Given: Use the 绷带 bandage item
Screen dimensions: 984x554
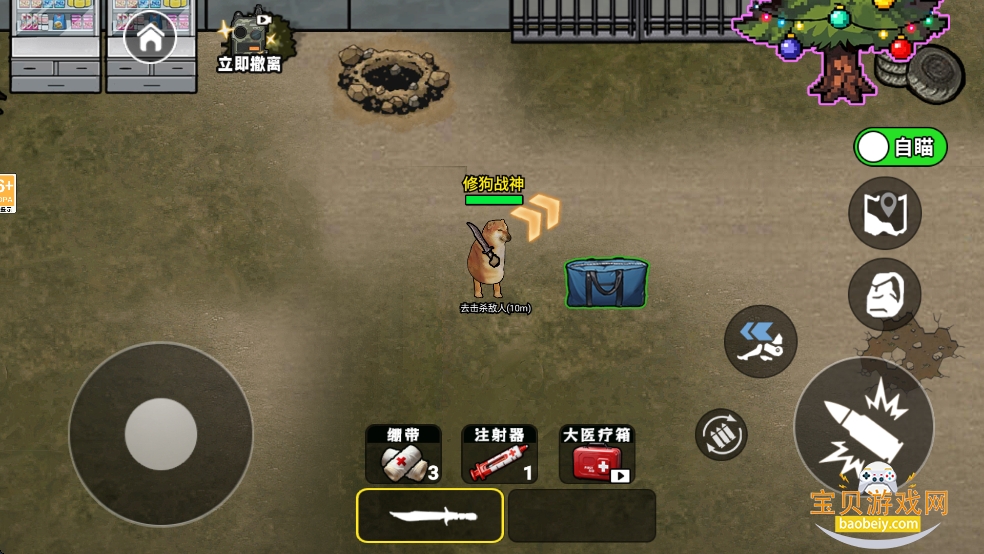Looking at the screenshot, I should pos(403,454).
